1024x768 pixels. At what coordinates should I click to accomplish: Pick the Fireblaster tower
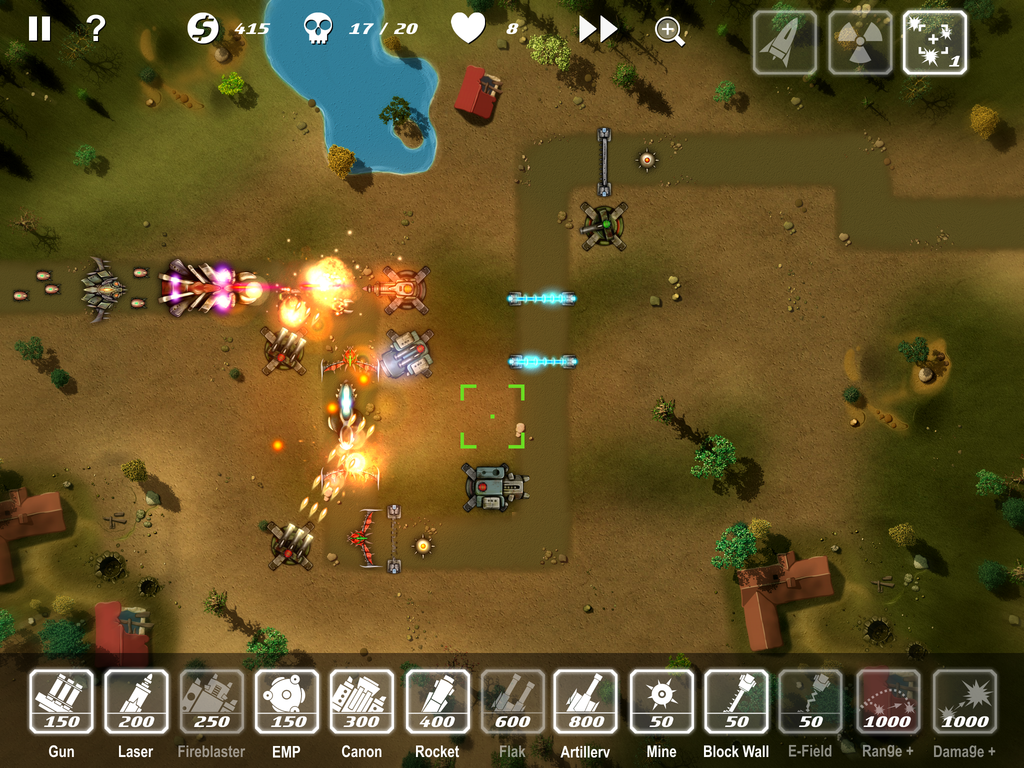211,702
